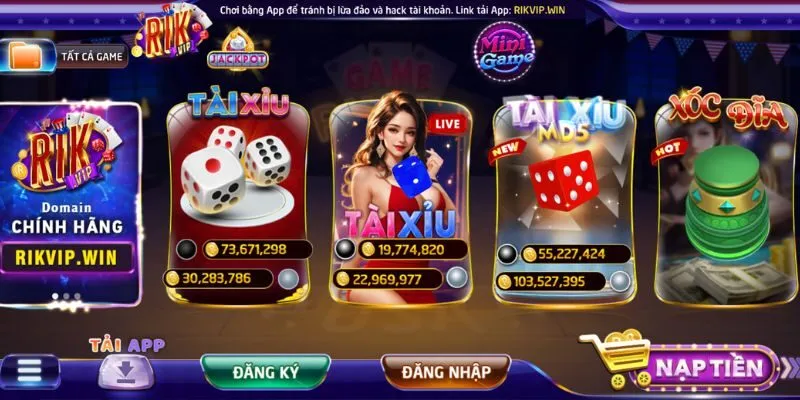The height and width of the screenshot is (400, 800).
Task: Click the RIK VIP logo
Action: click(170, 37)
